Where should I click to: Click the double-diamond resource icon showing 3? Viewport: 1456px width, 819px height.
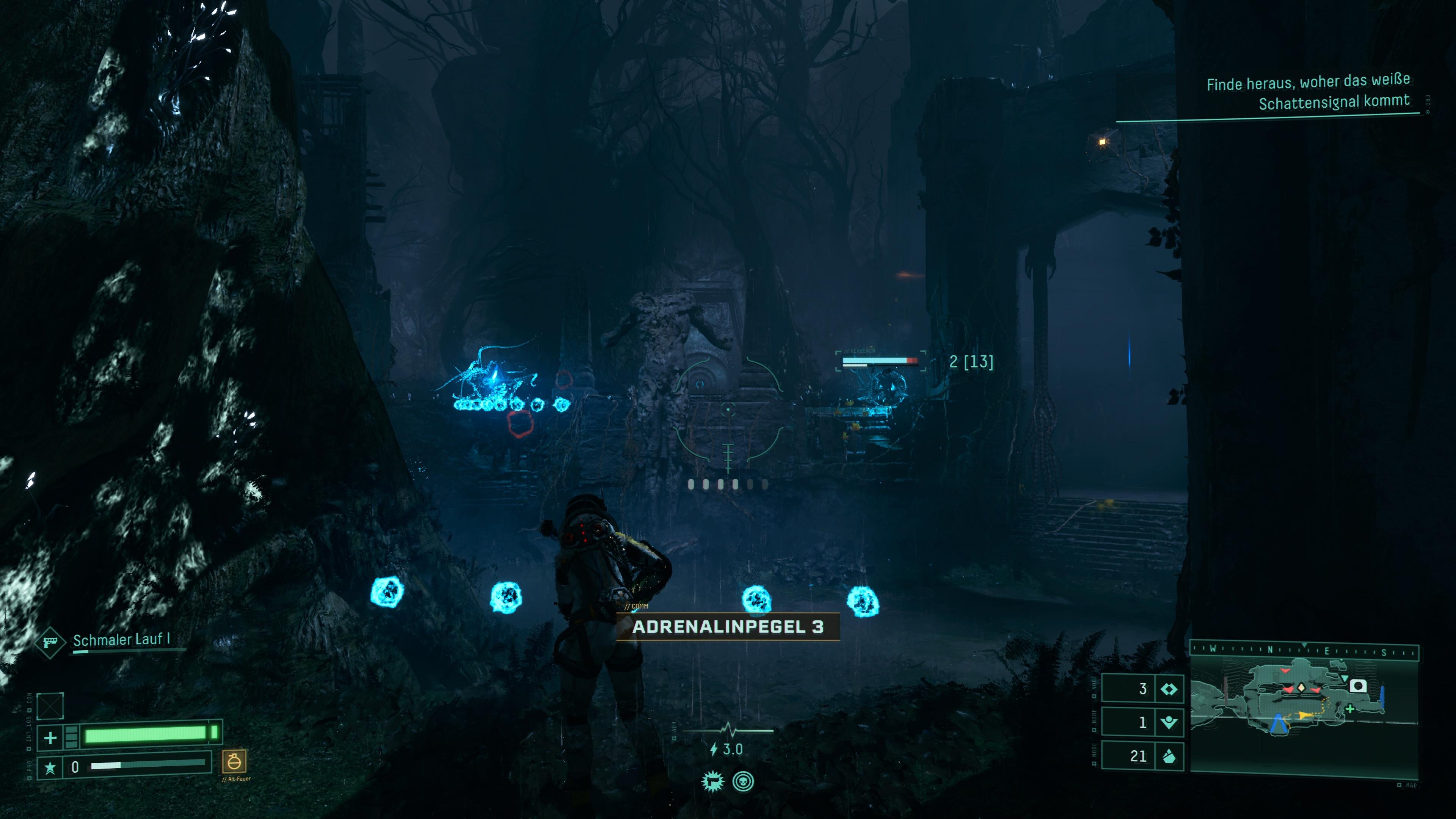pyautogui.click(x=1168, y=689)
